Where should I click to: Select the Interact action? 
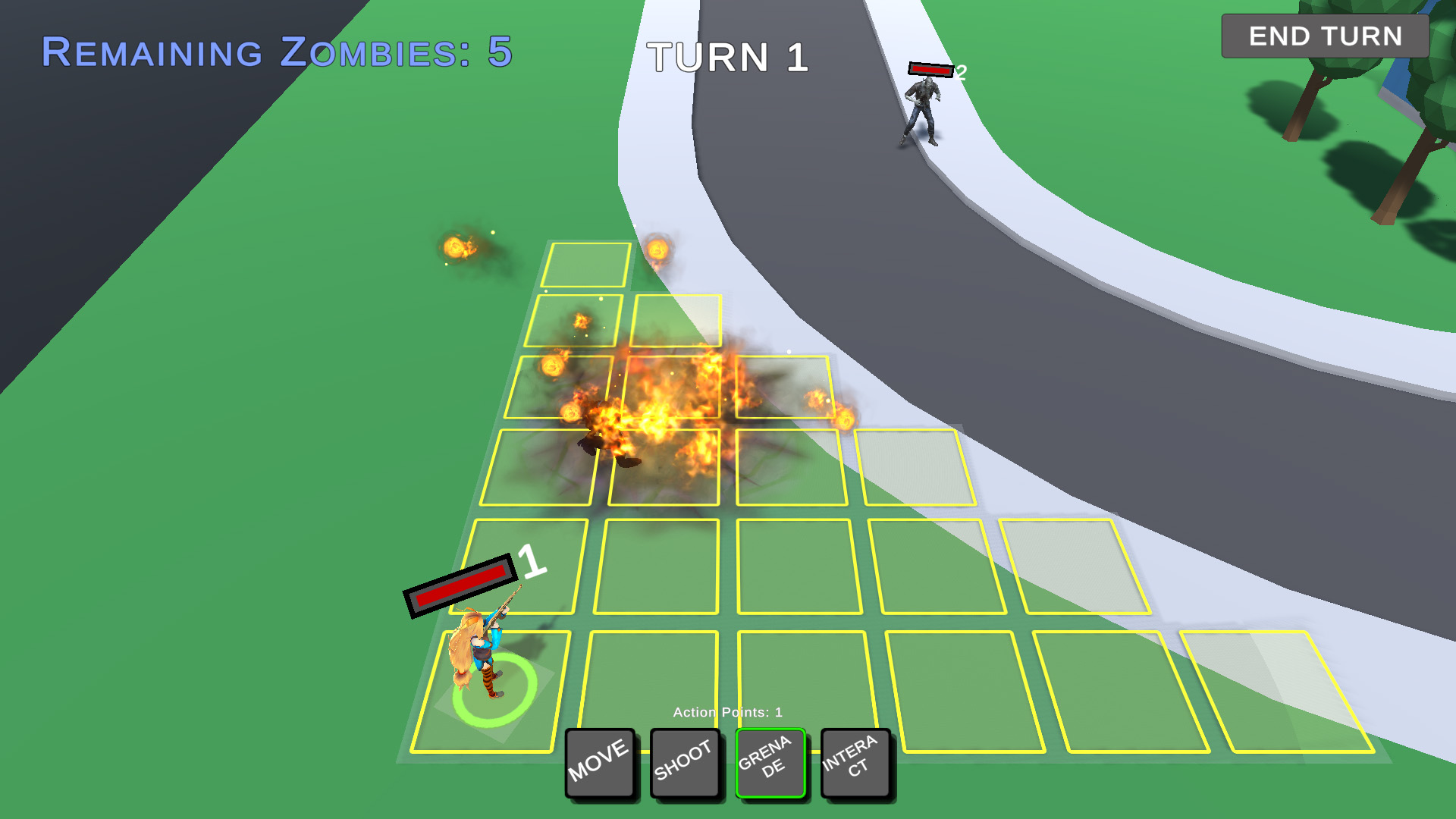[x=855, y=762]
